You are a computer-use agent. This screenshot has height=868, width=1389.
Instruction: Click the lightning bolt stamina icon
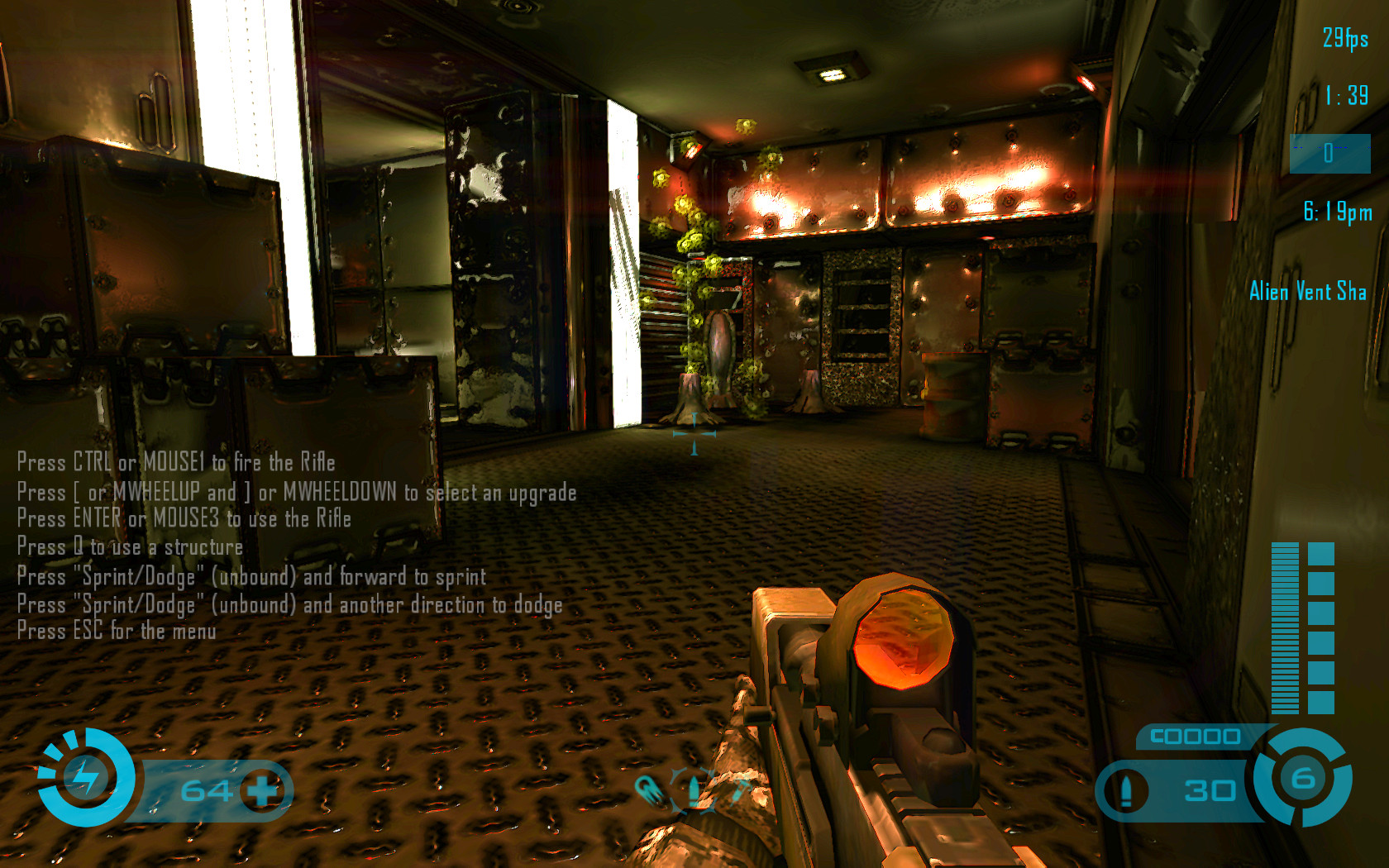pos(85,777)
